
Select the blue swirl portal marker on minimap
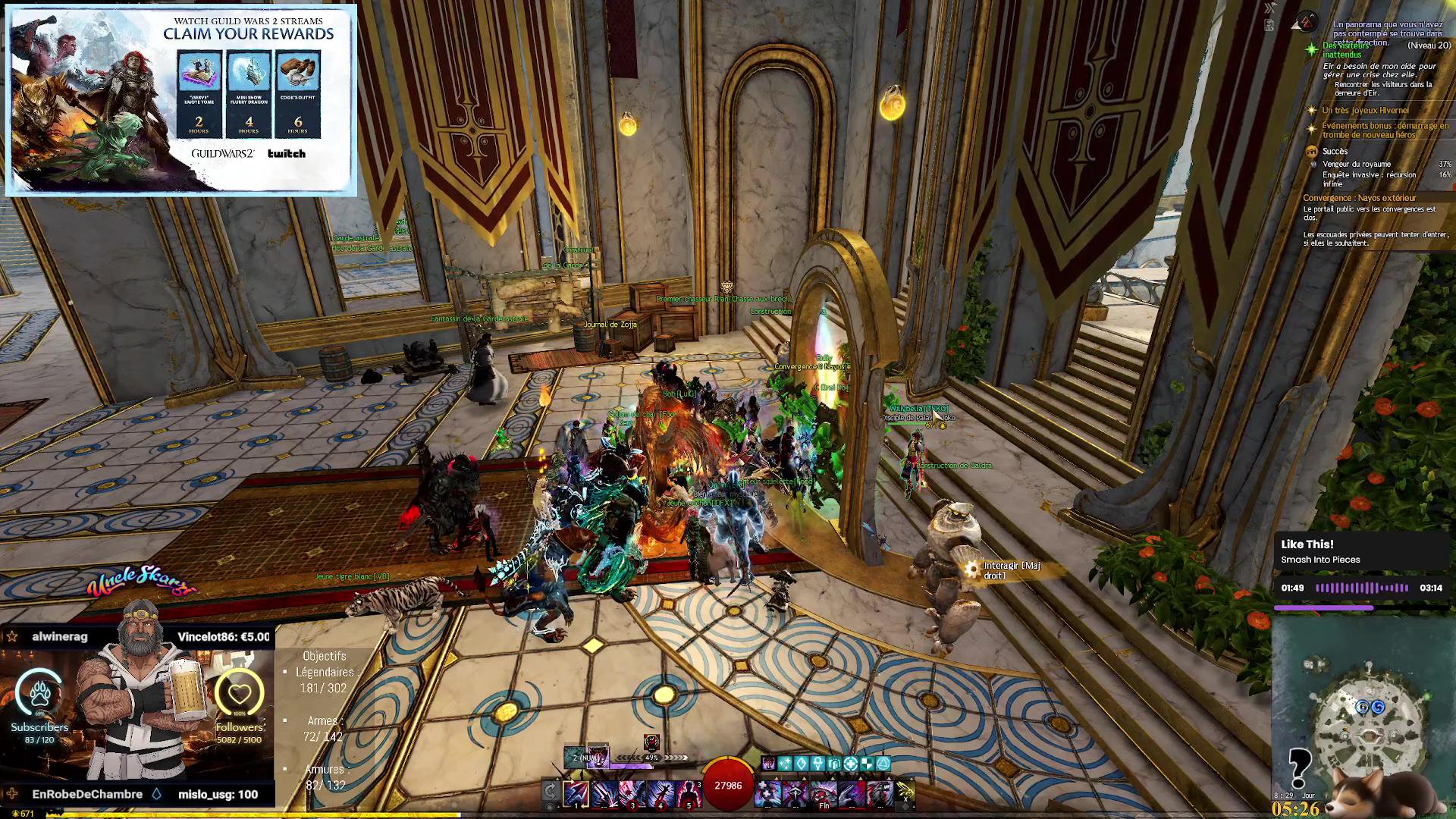1378,707
